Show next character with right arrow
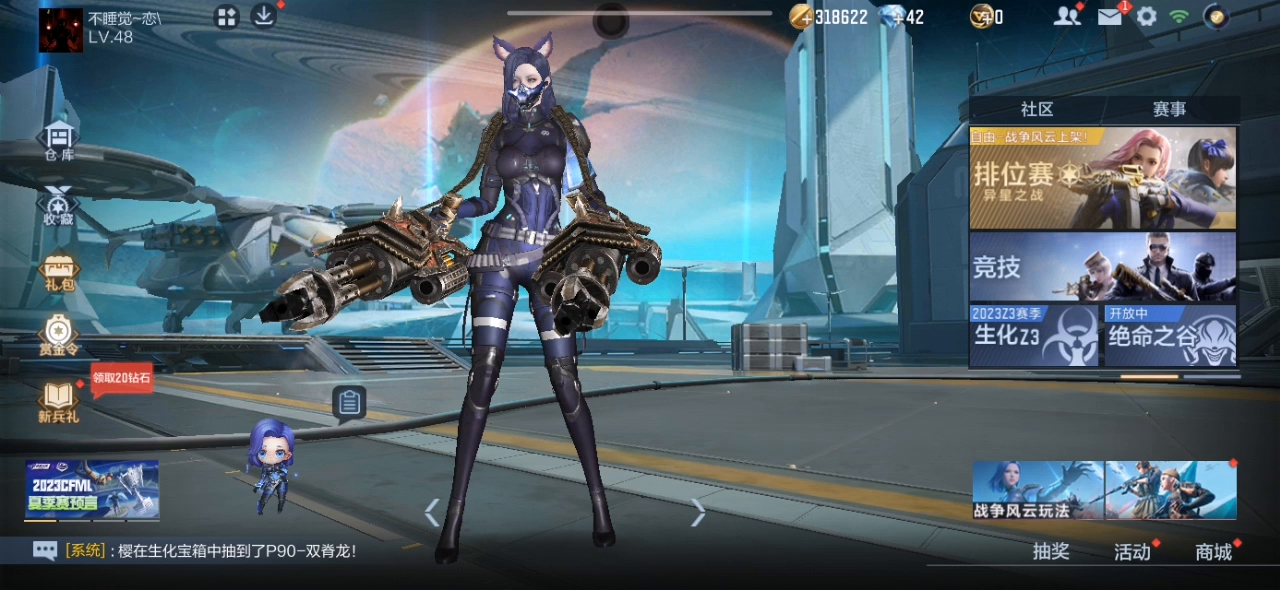The height and width of the screenshot is (590, 1280). pyautogui.click(x=698, y=513)
